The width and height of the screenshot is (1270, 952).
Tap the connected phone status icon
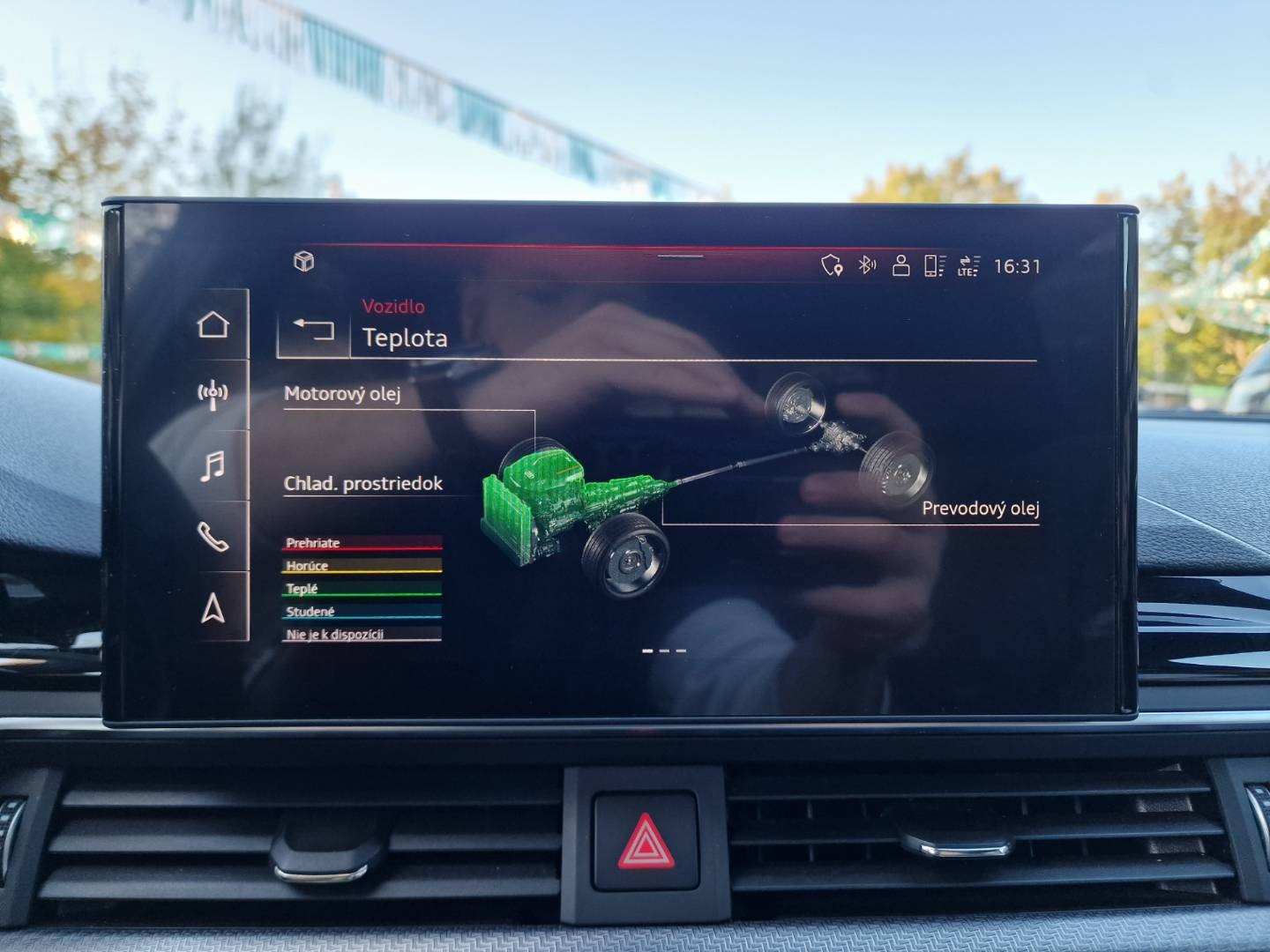click(934, 264)
